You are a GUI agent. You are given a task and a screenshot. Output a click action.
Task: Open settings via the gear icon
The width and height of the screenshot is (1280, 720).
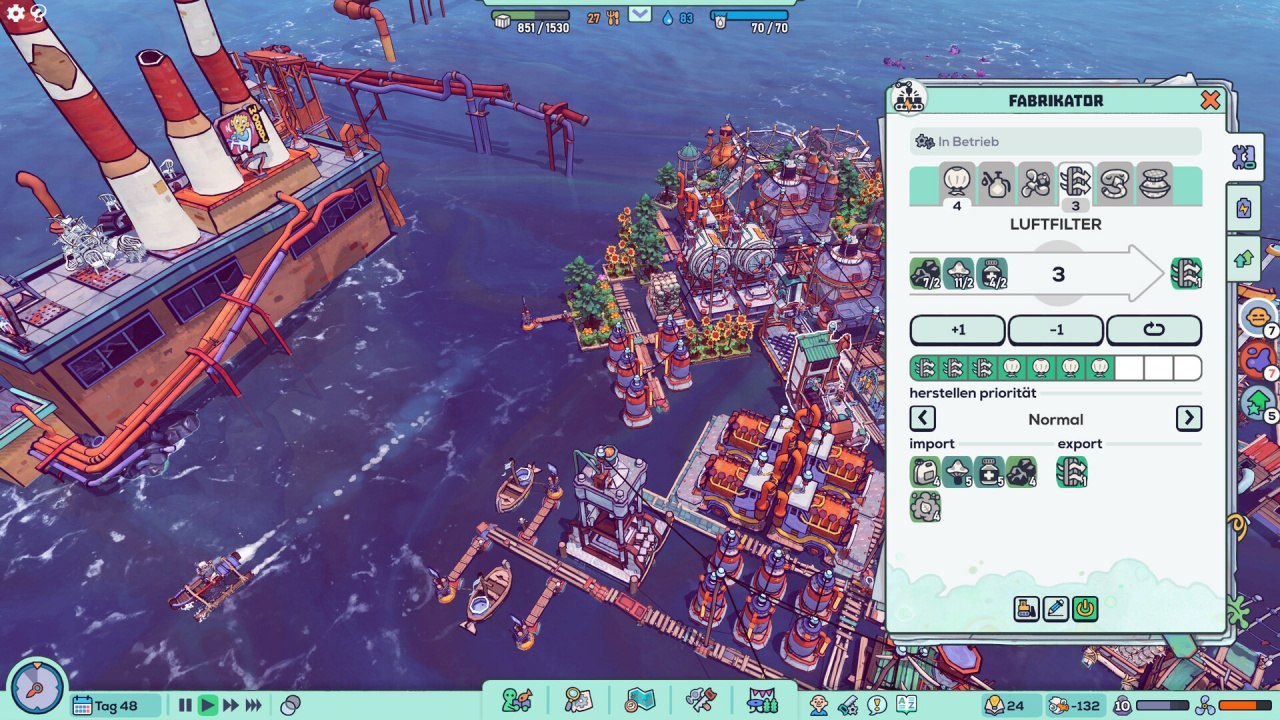[16, 13]
